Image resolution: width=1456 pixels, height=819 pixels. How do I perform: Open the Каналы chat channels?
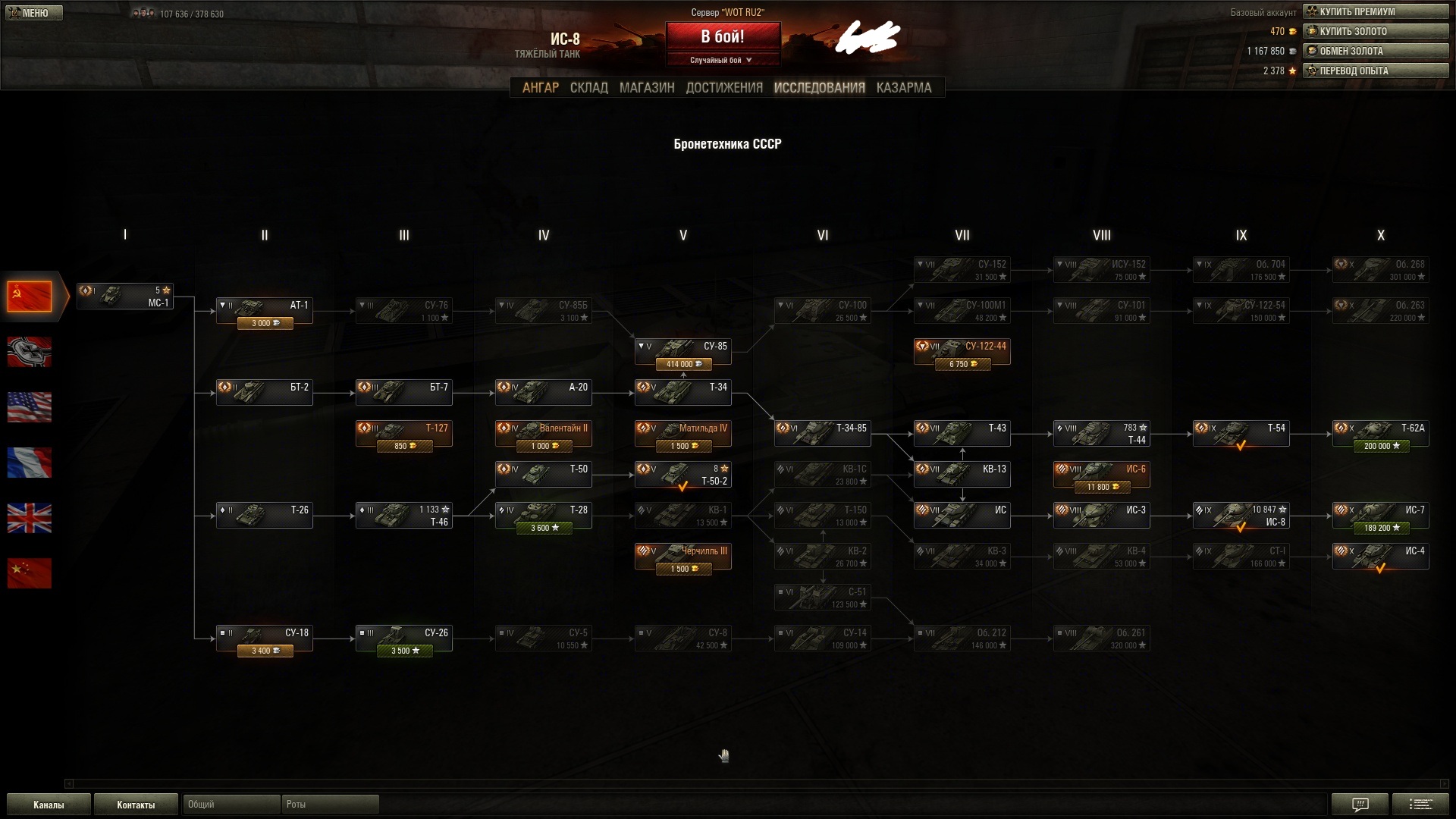point(49,805)
